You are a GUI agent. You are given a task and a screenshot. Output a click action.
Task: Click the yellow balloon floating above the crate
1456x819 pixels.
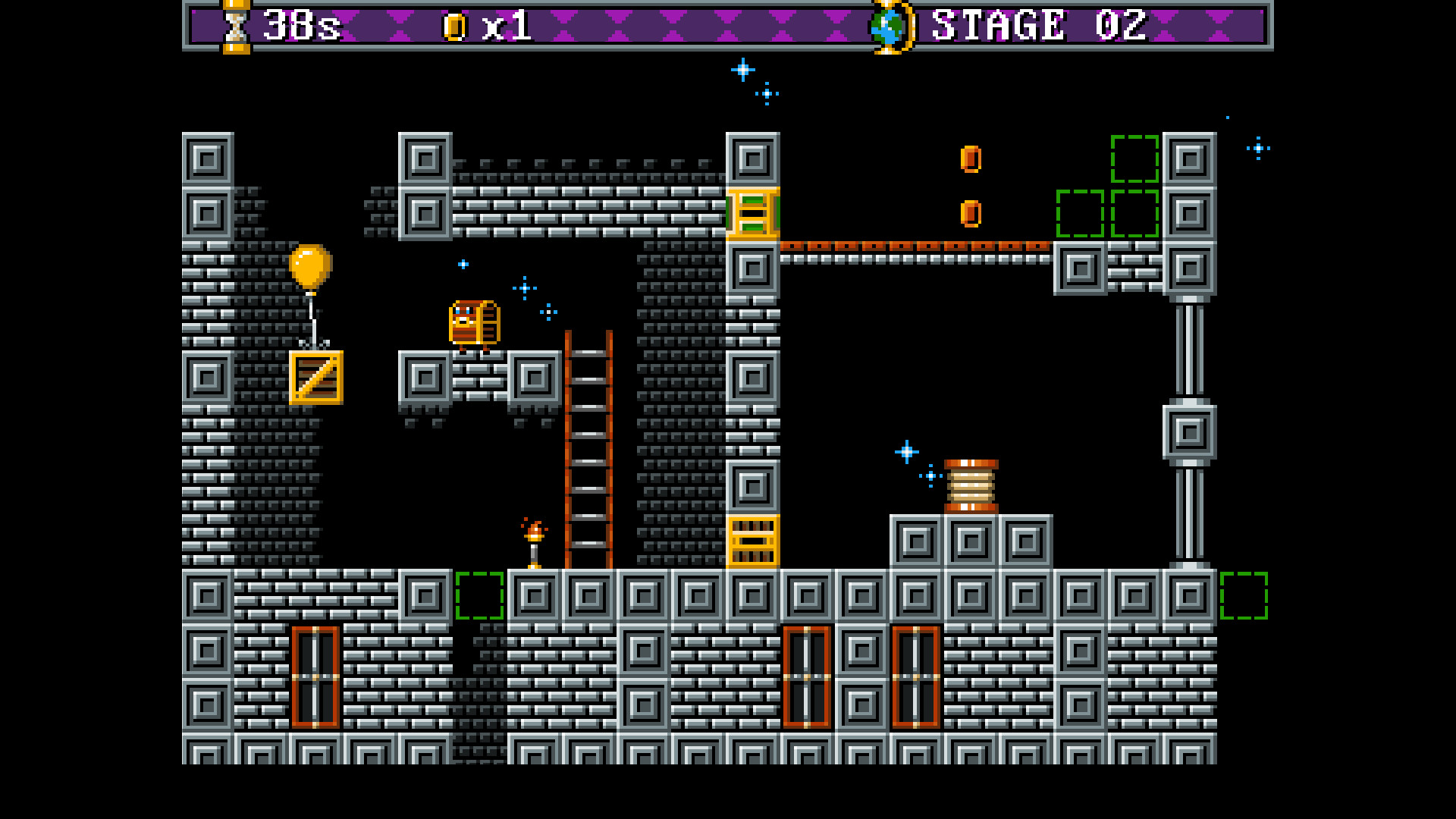coord(309,267)
